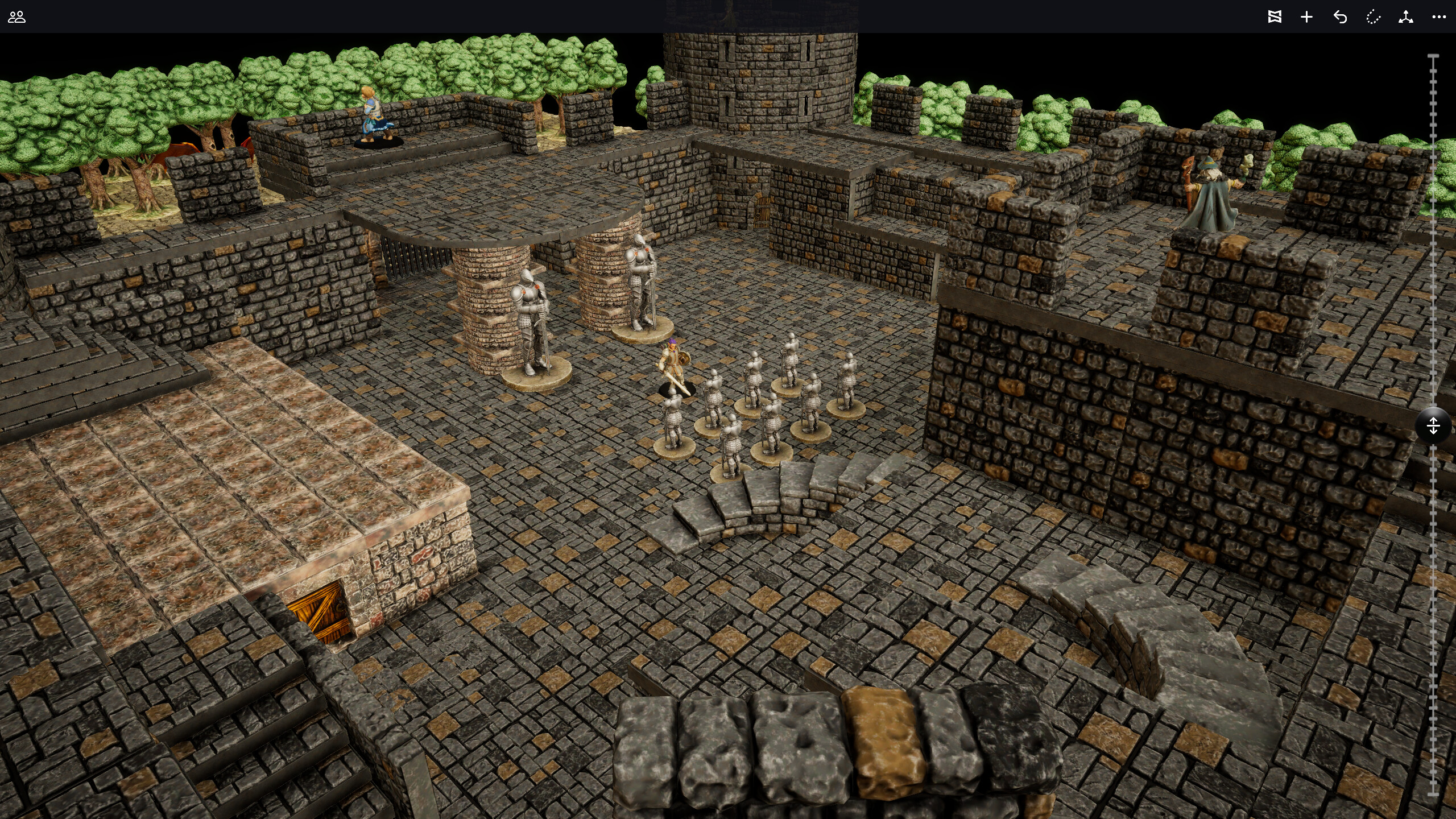Select the scatter arrows tool
1456x819 pixels.
point(1405,17)
